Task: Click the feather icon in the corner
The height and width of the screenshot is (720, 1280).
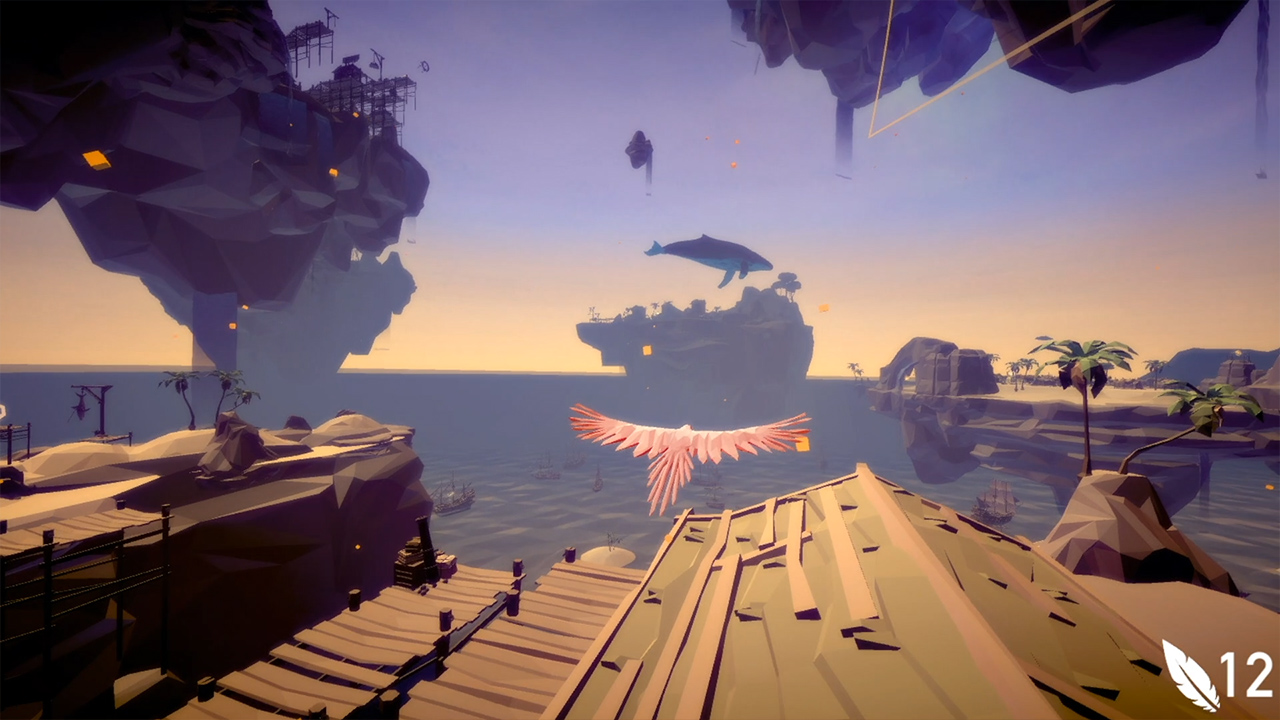Action: tap(1190, 675)
